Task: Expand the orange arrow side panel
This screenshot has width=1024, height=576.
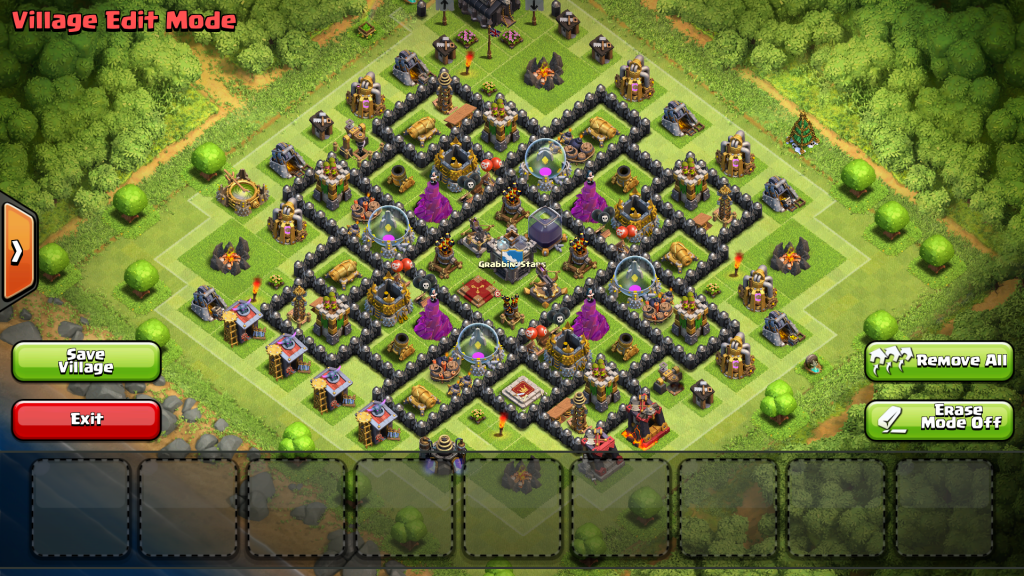Action: click(17, 251)
